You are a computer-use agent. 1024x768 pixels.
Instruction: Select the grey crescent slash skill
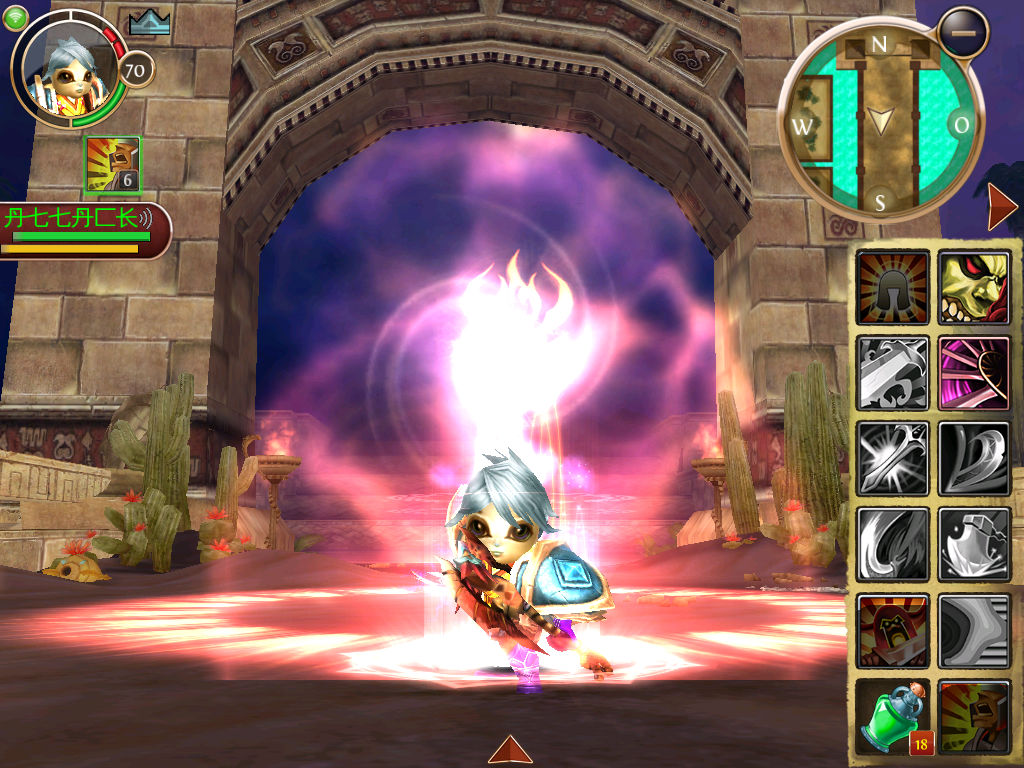click(x=893, y=545)
